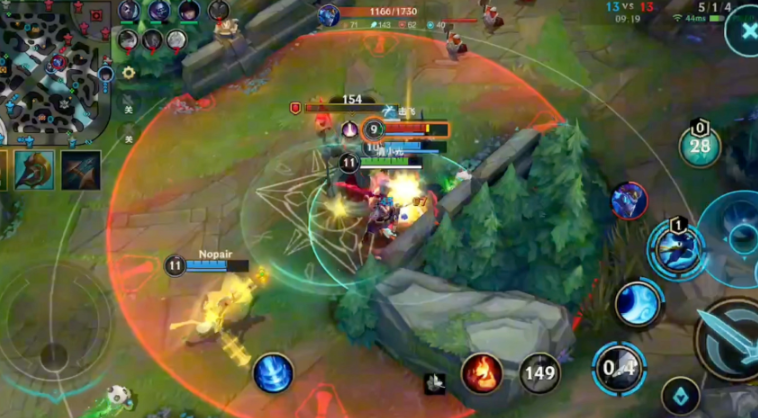Open settings with the gear icon
The image size is (758, 418).
coord(128,73)
